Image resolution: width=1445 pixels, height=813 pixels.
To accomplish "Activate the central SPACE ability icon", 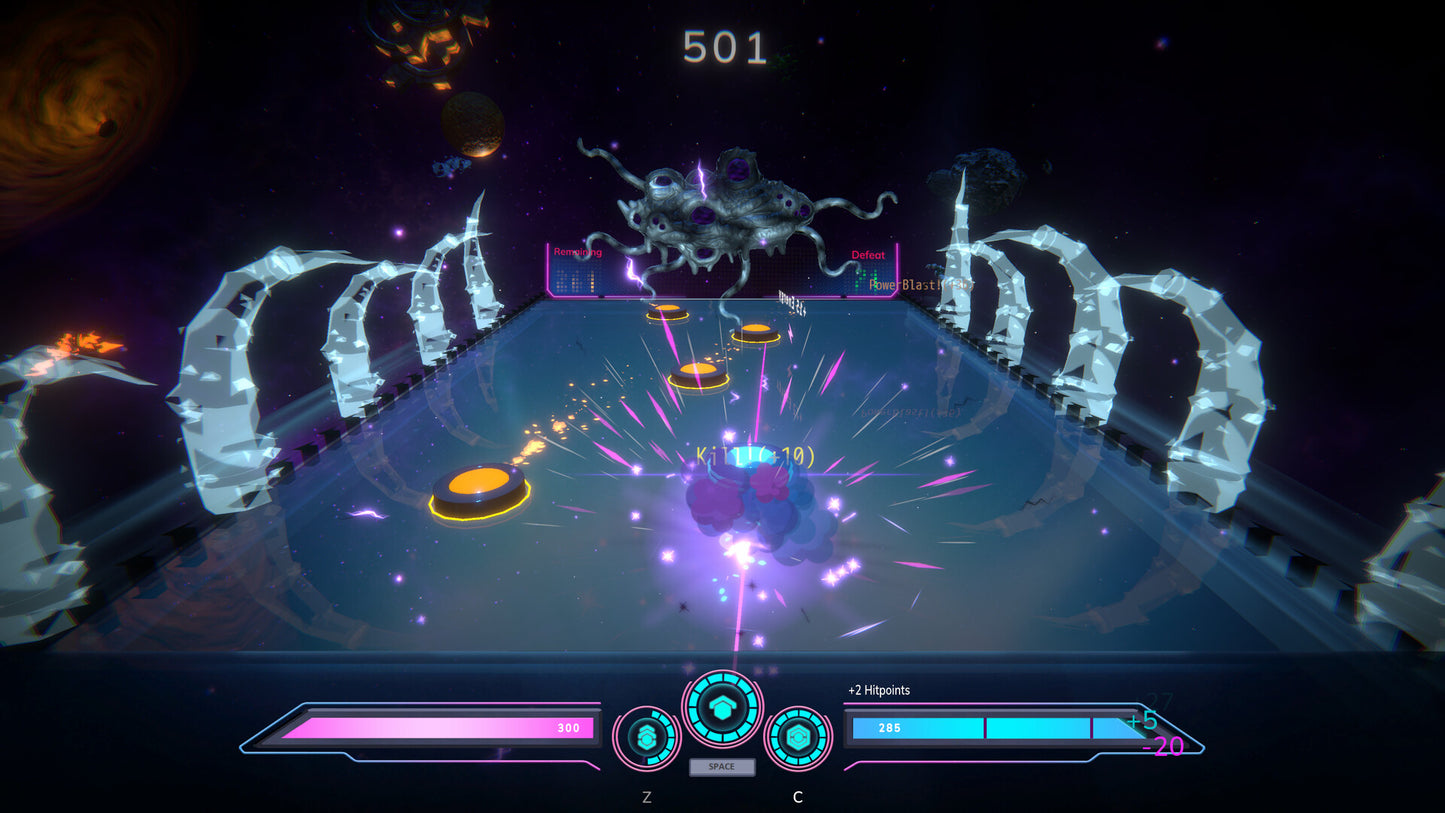I will (722, 707).
